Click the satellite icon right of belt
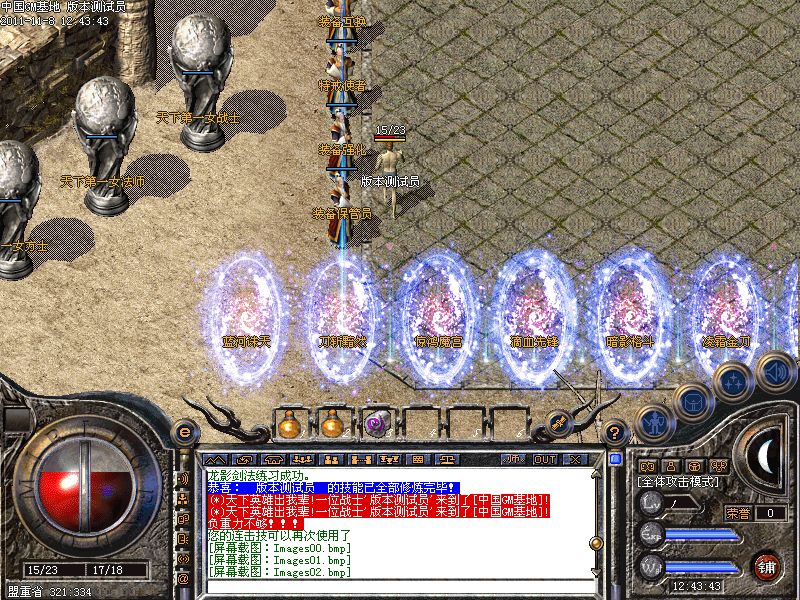The width and height of the screenshot is (800, 600). pyautogui.click(x=559, y=423)
